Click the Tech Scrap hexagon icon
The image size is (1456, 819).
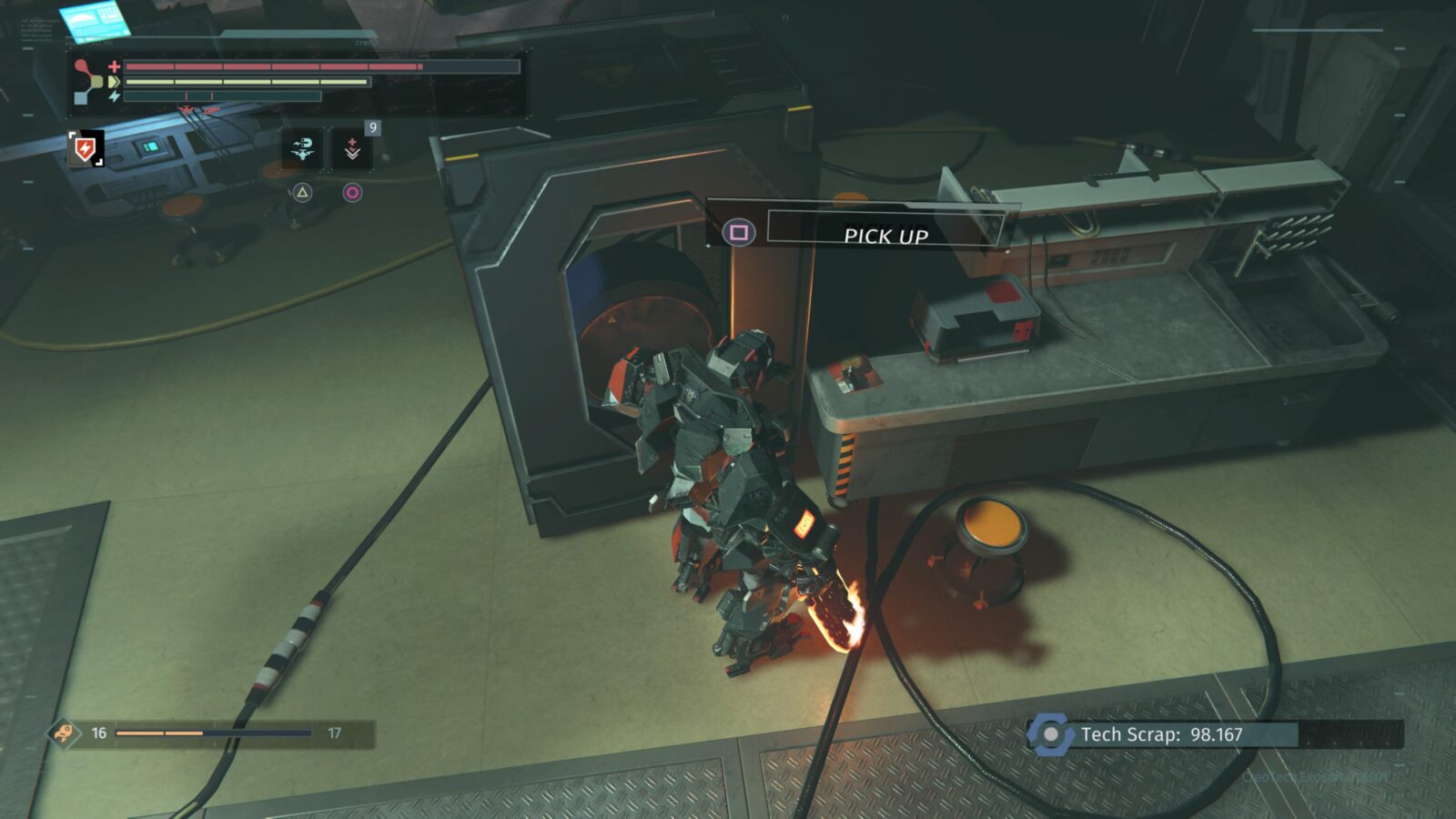[1050, 734]
